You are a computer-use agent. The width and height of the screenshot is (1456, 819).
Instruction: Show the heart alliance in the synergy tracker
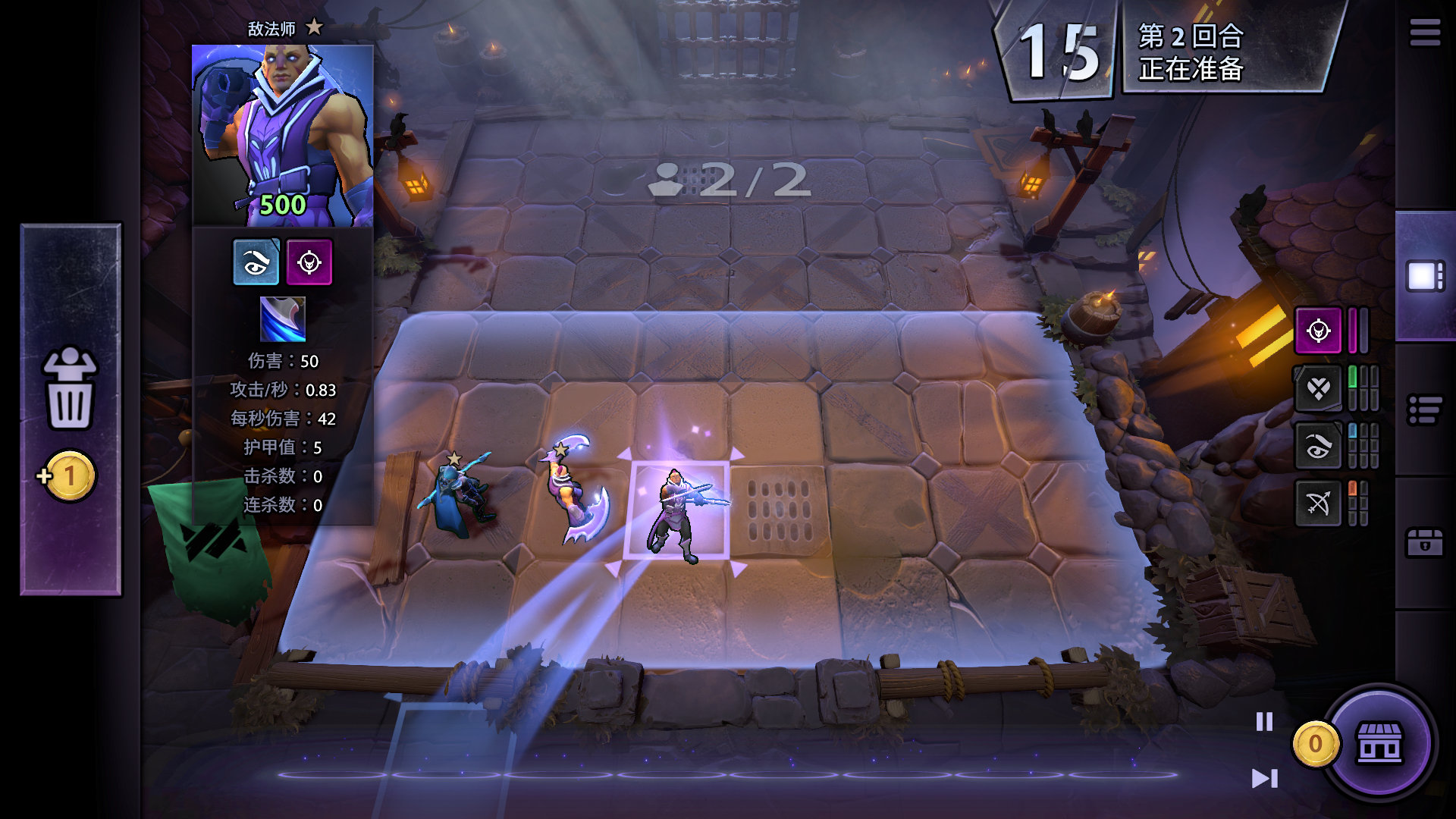click(1318, 389)
